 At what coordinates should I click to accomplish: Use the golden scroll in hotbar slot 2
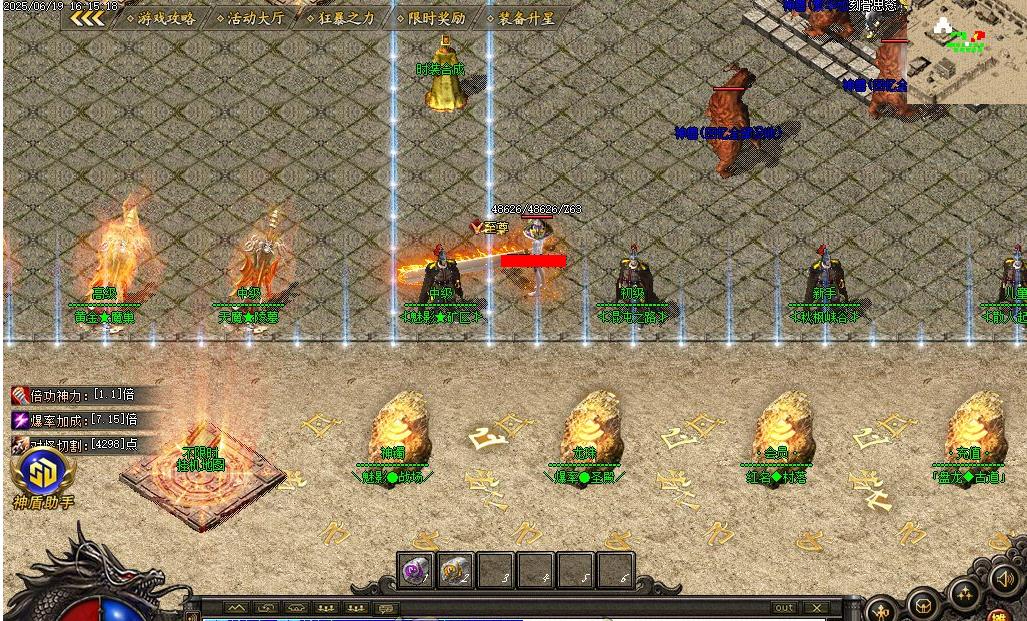[x=456, y=571]
